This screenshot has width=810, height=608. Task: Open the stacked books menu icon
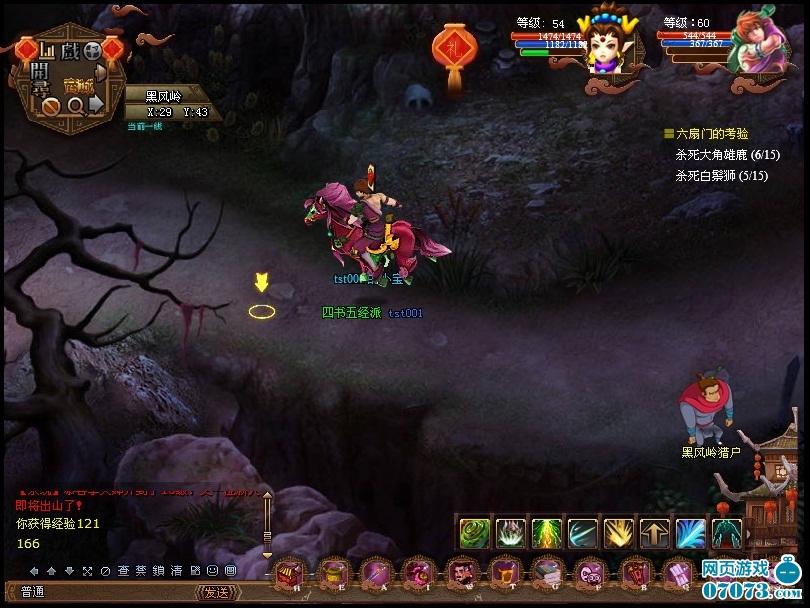[x=545, y=574]
